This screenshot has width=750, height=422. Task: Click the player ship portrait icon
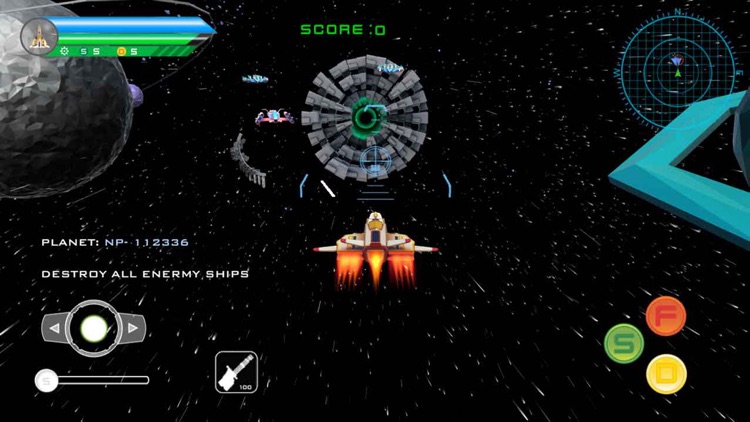(39, 36)
